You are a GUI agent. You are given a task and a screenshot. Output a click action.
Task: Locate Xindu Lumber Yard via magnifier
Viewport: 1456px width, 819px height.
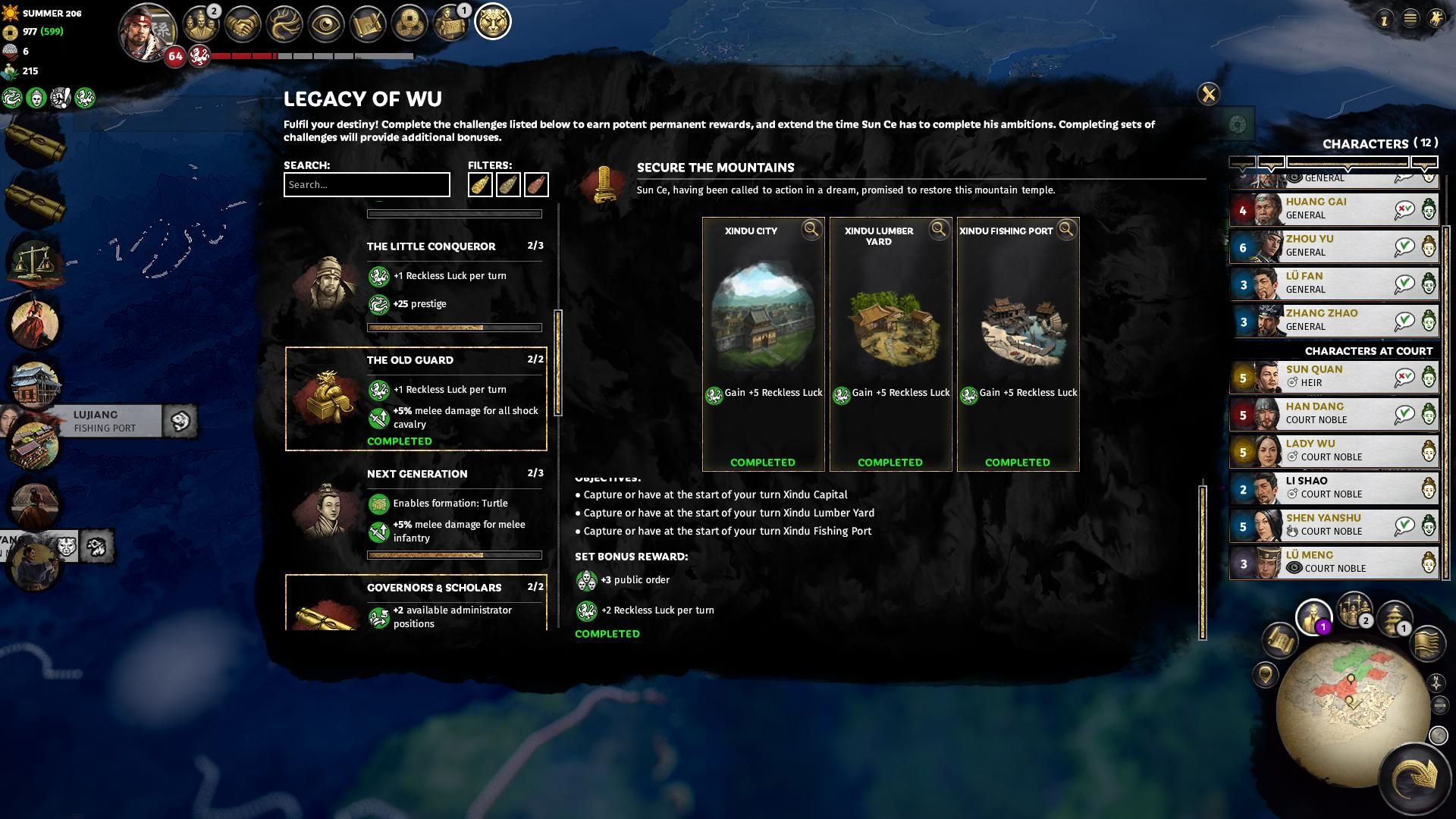tap(939, 230)
